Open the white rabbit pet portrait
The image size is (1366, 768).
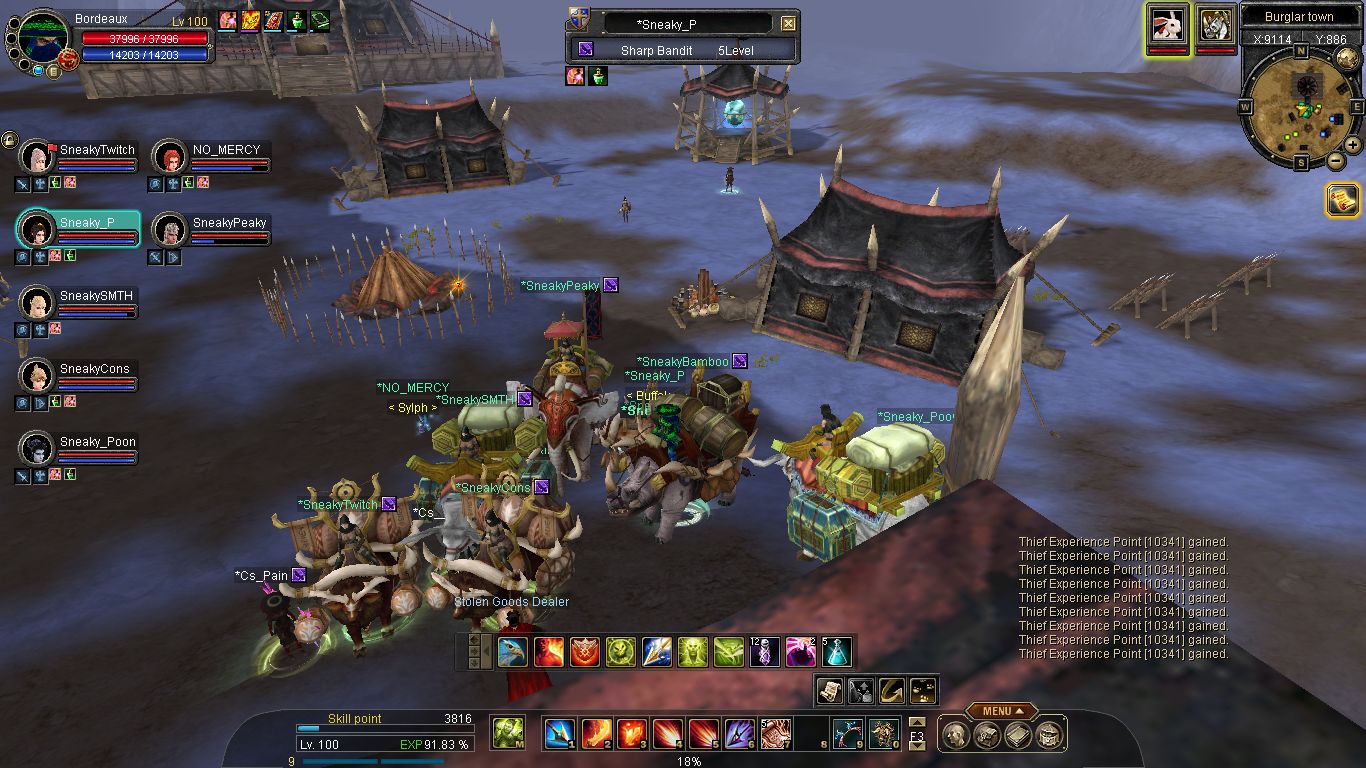(x=1168, y=24)
